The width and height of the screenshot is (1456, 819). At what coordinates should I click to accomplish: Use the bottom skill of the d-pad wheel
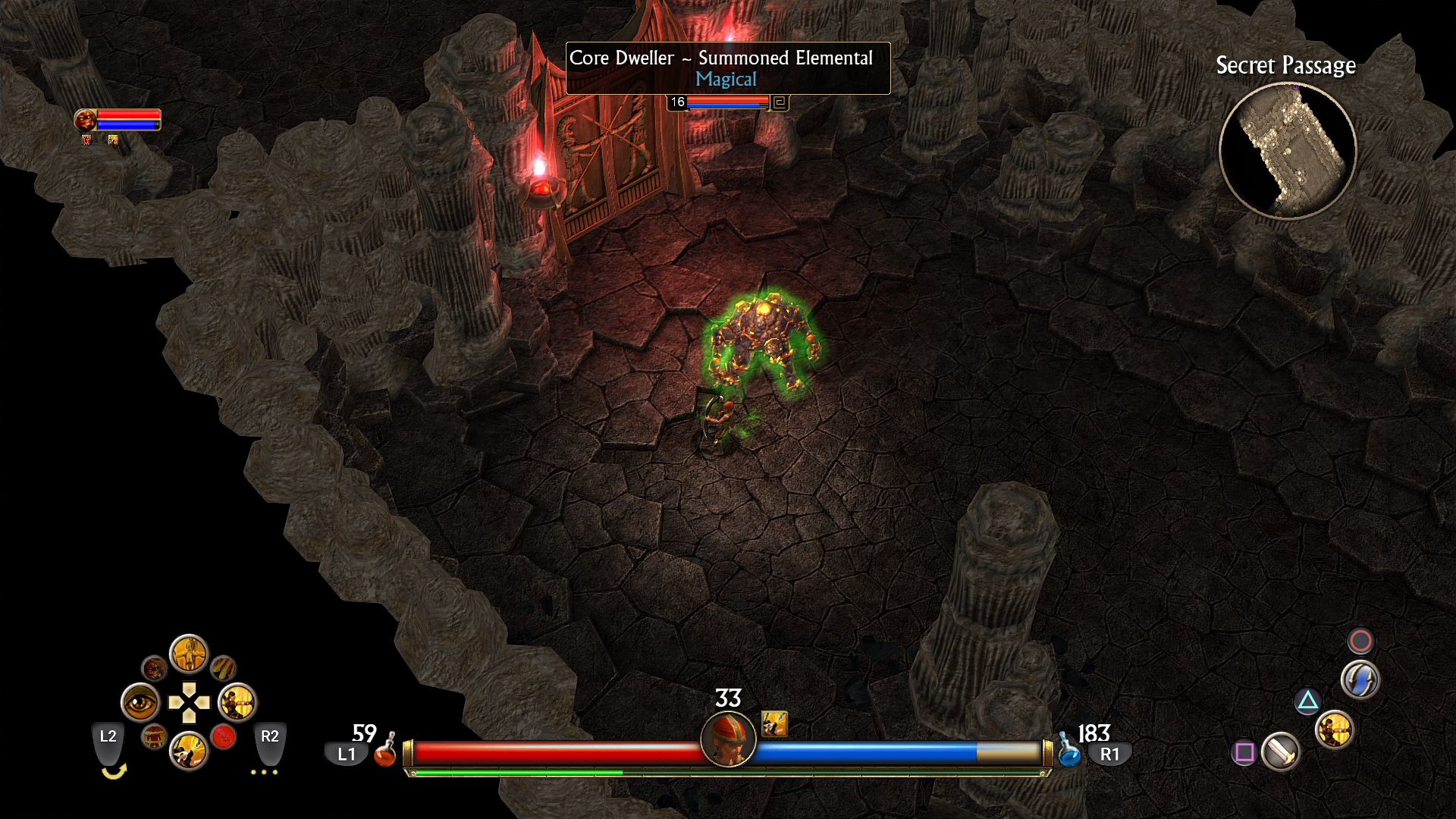[189, 751]
